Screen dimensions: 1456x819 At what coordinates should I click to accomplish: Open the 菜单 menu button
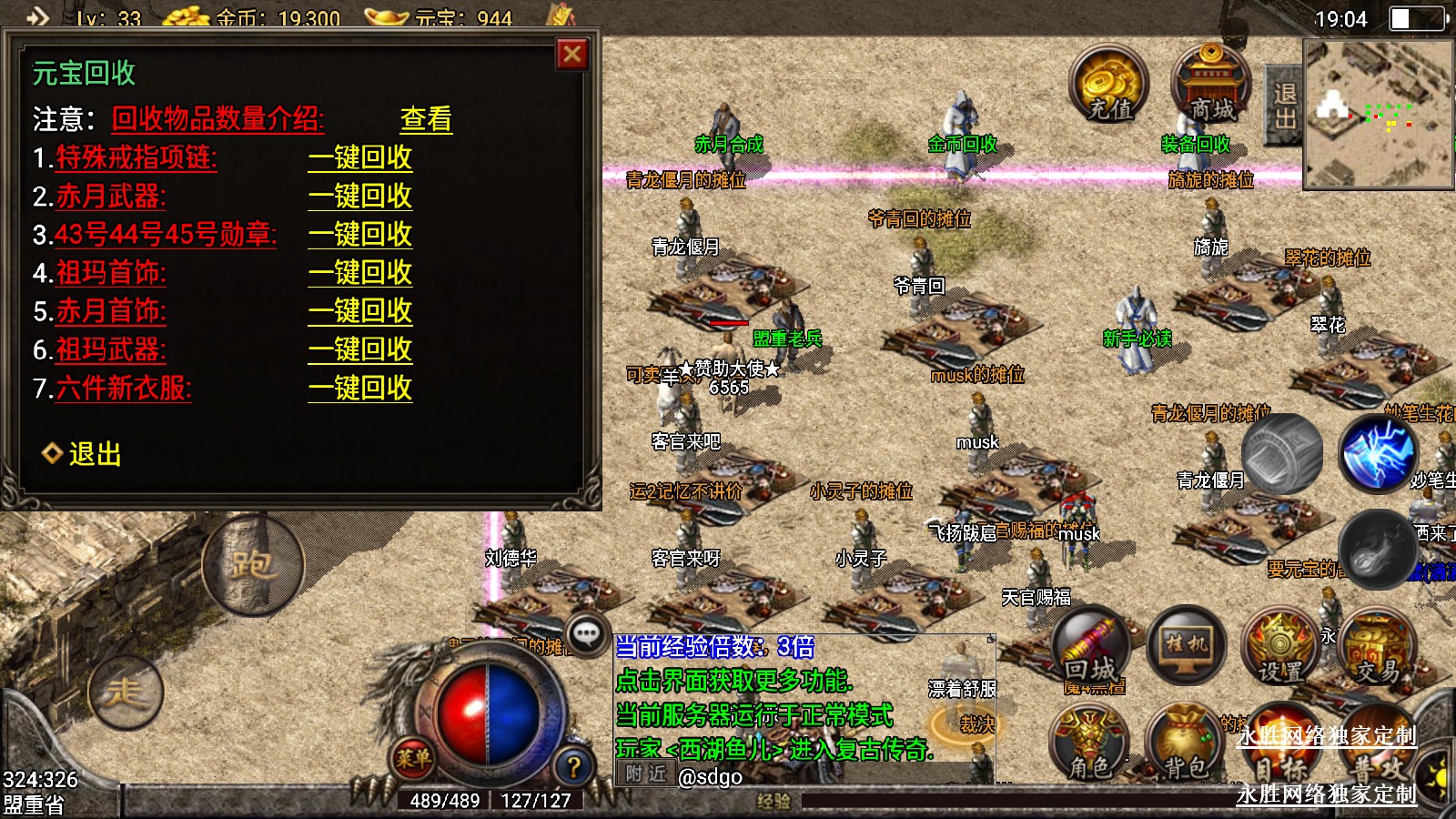[x=414, y=757]
